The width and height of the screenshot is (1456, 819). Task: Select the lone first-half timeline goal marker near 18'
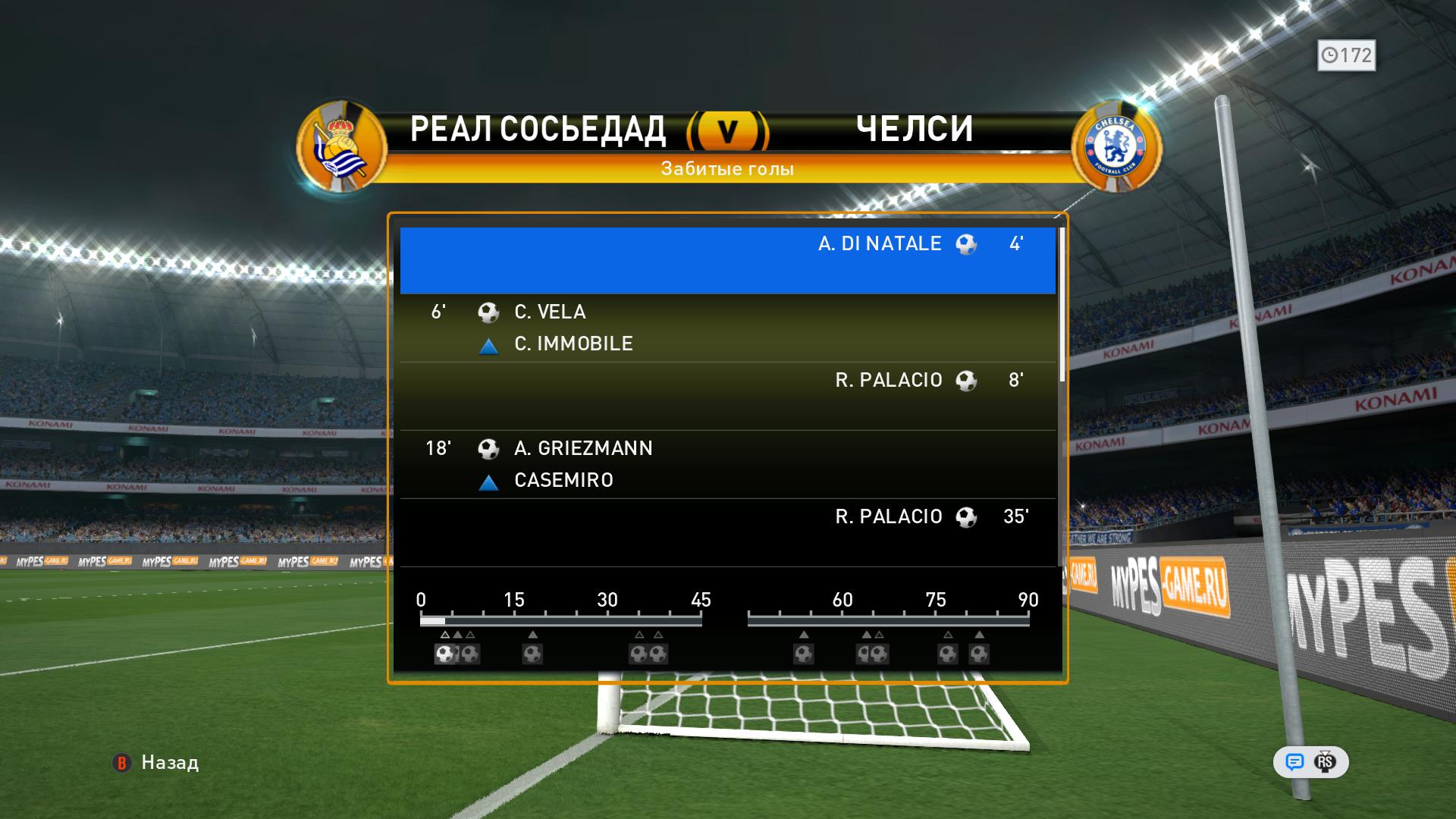[x=532, y=653]
